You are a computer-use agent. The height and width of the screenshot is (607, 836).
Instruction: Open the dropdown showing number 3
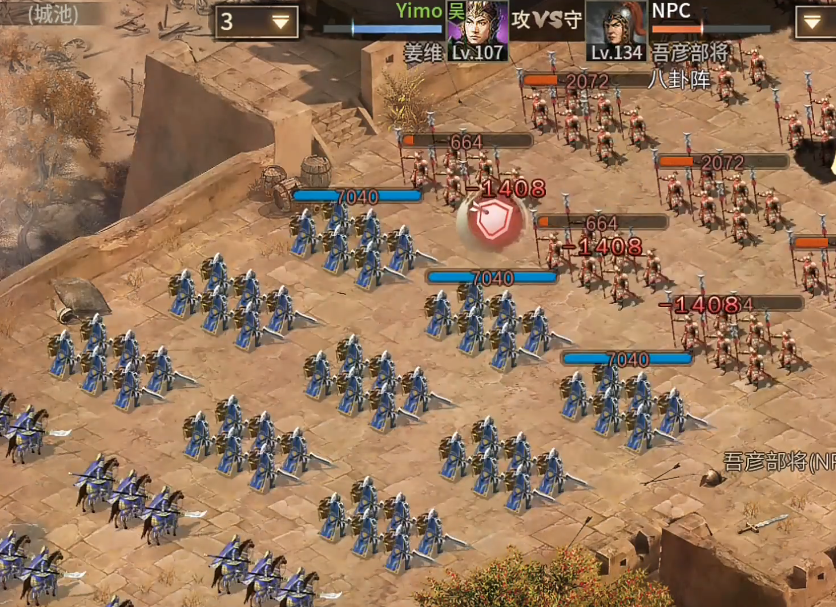pos(257,21)
